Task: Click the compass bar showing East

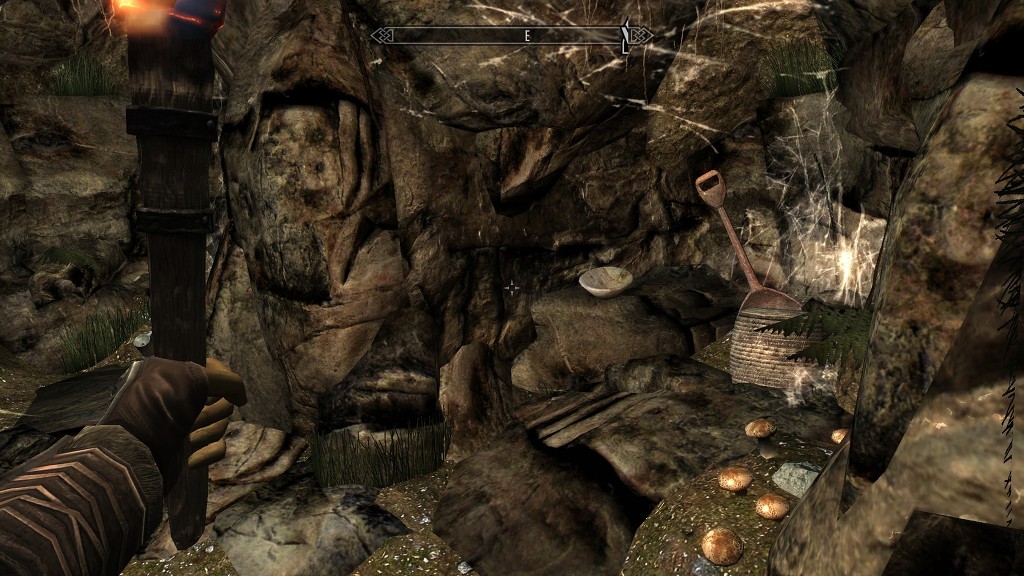Action: [x=510, y=36]
